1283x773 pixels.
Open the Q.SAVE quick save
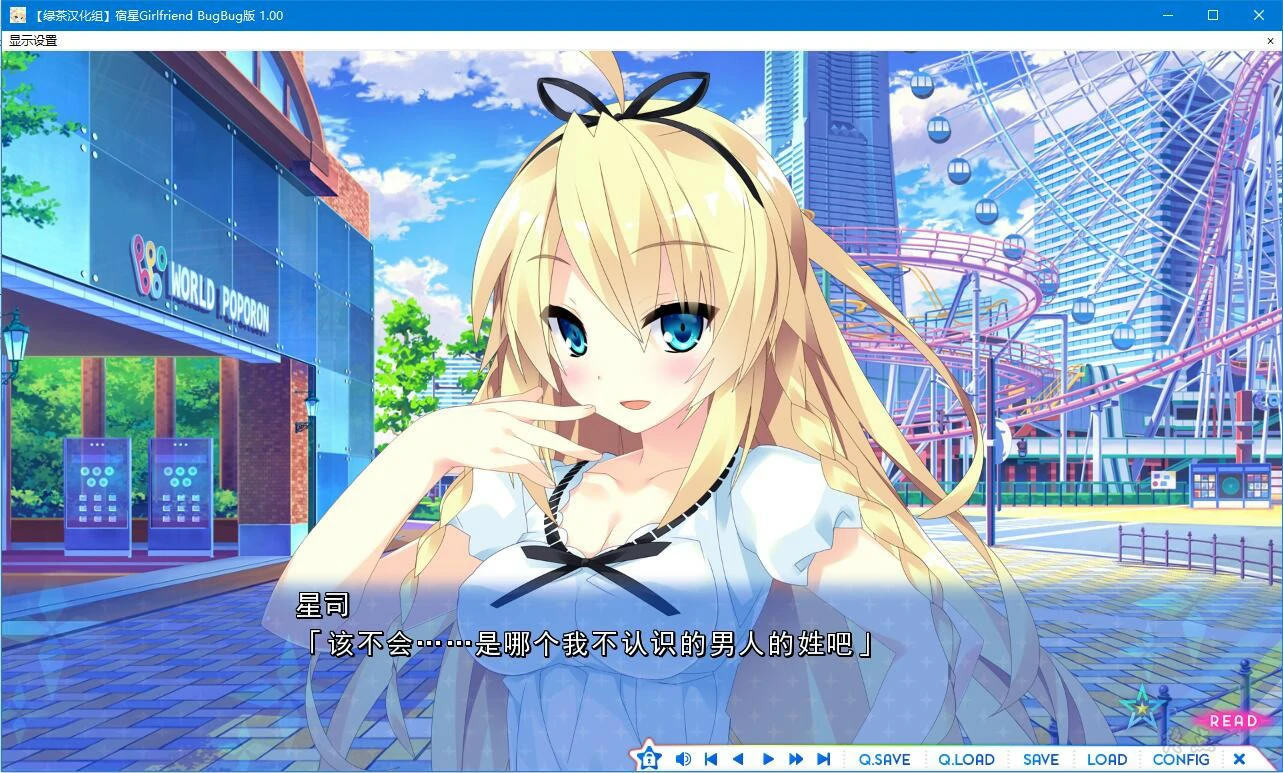(x=884, y=758)
